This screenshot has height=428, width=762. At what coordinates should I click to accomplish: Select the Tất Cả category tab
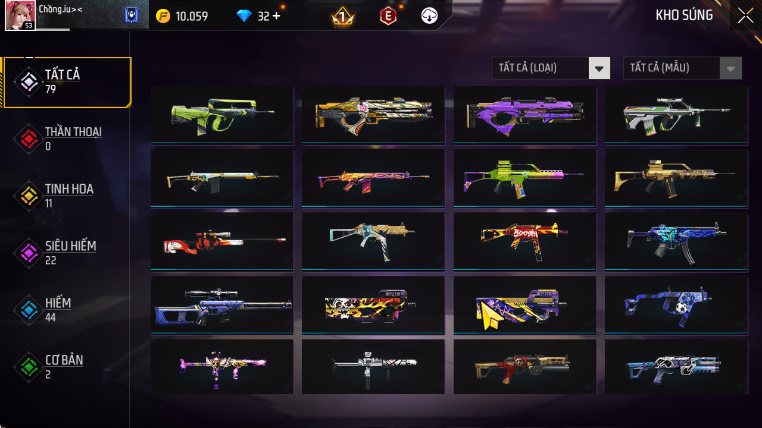click(68, 81)
